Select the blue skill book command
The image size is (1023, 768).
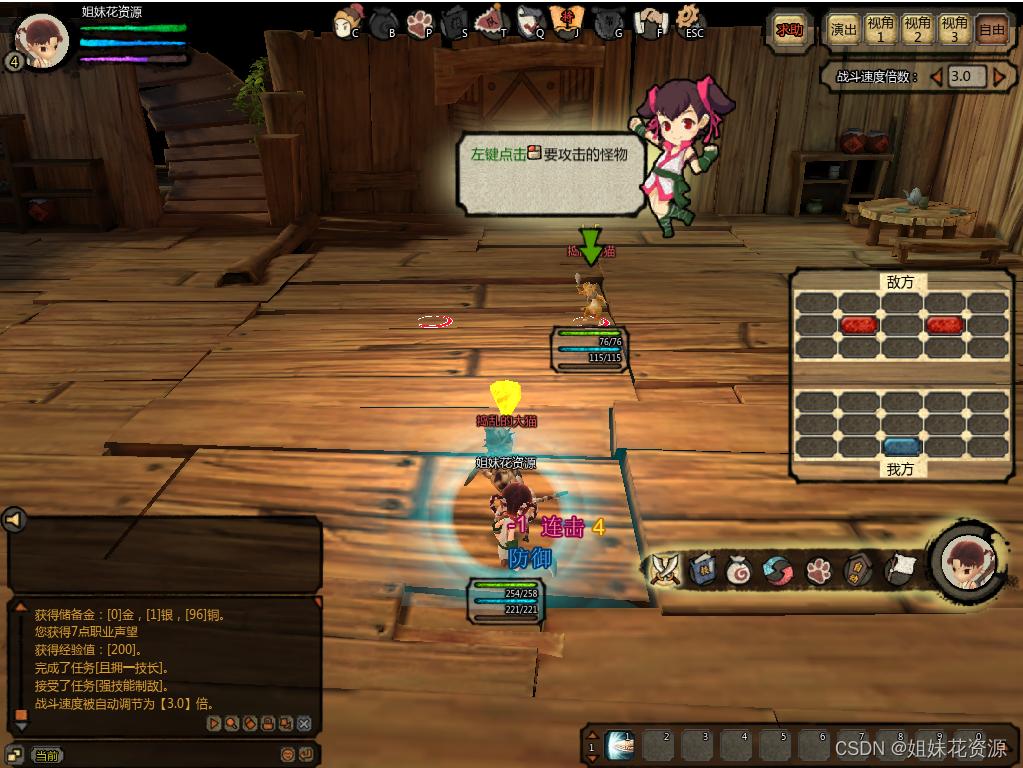point(702,569)
